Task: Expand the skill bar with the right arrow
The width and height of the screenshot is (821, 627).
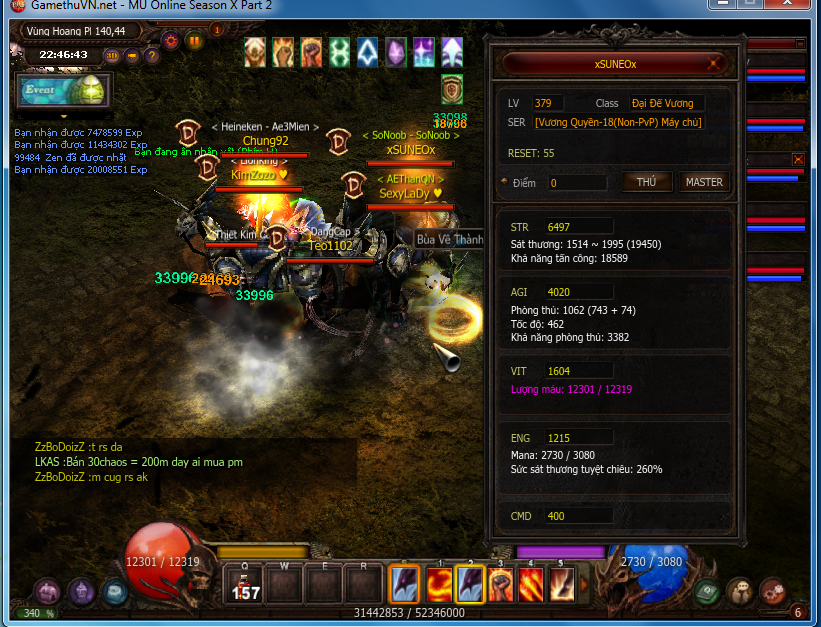Action: point(584,585)
